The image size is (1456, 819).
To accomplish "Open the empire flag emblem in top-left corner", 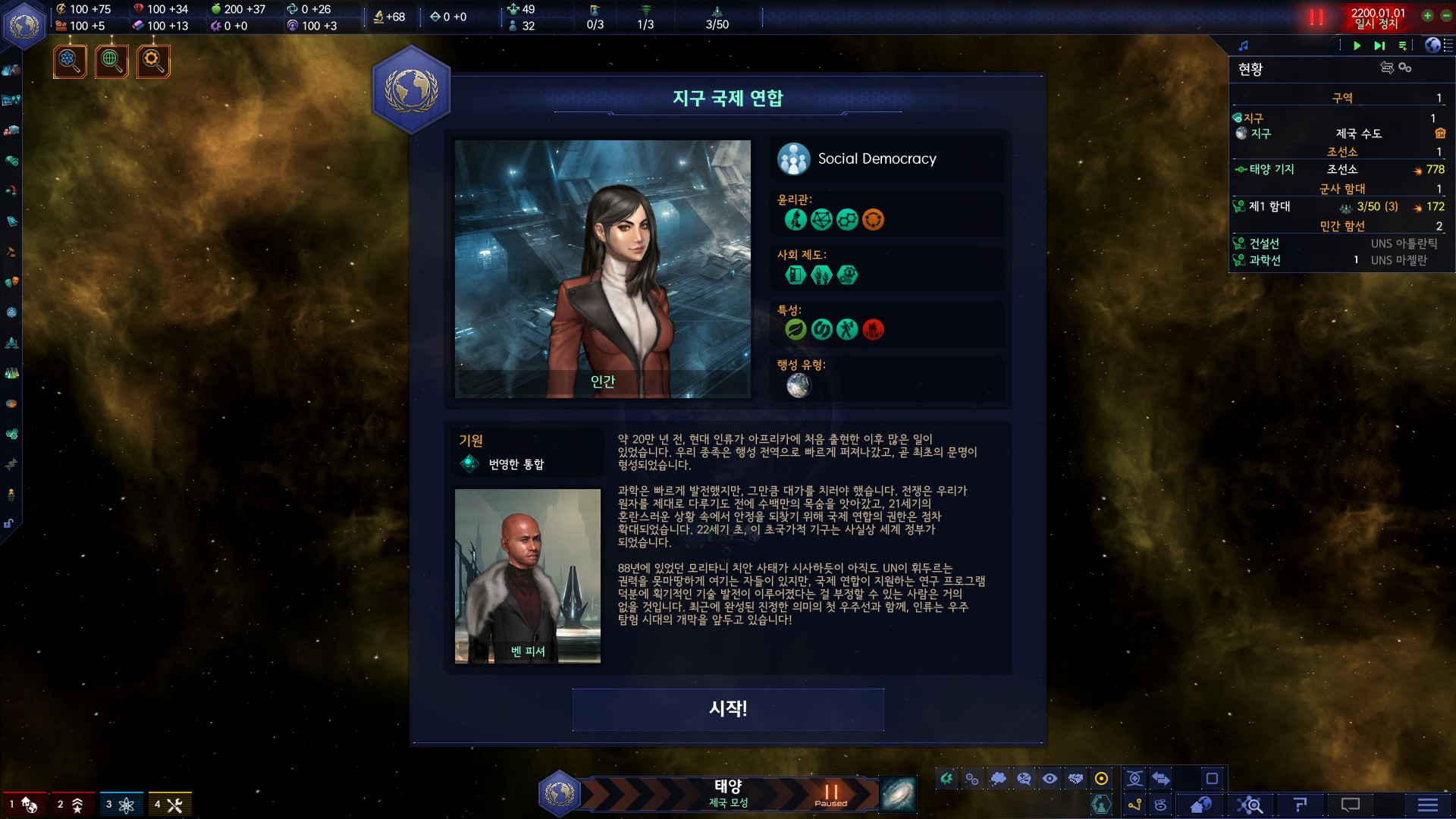I will (x=24, y=26).
